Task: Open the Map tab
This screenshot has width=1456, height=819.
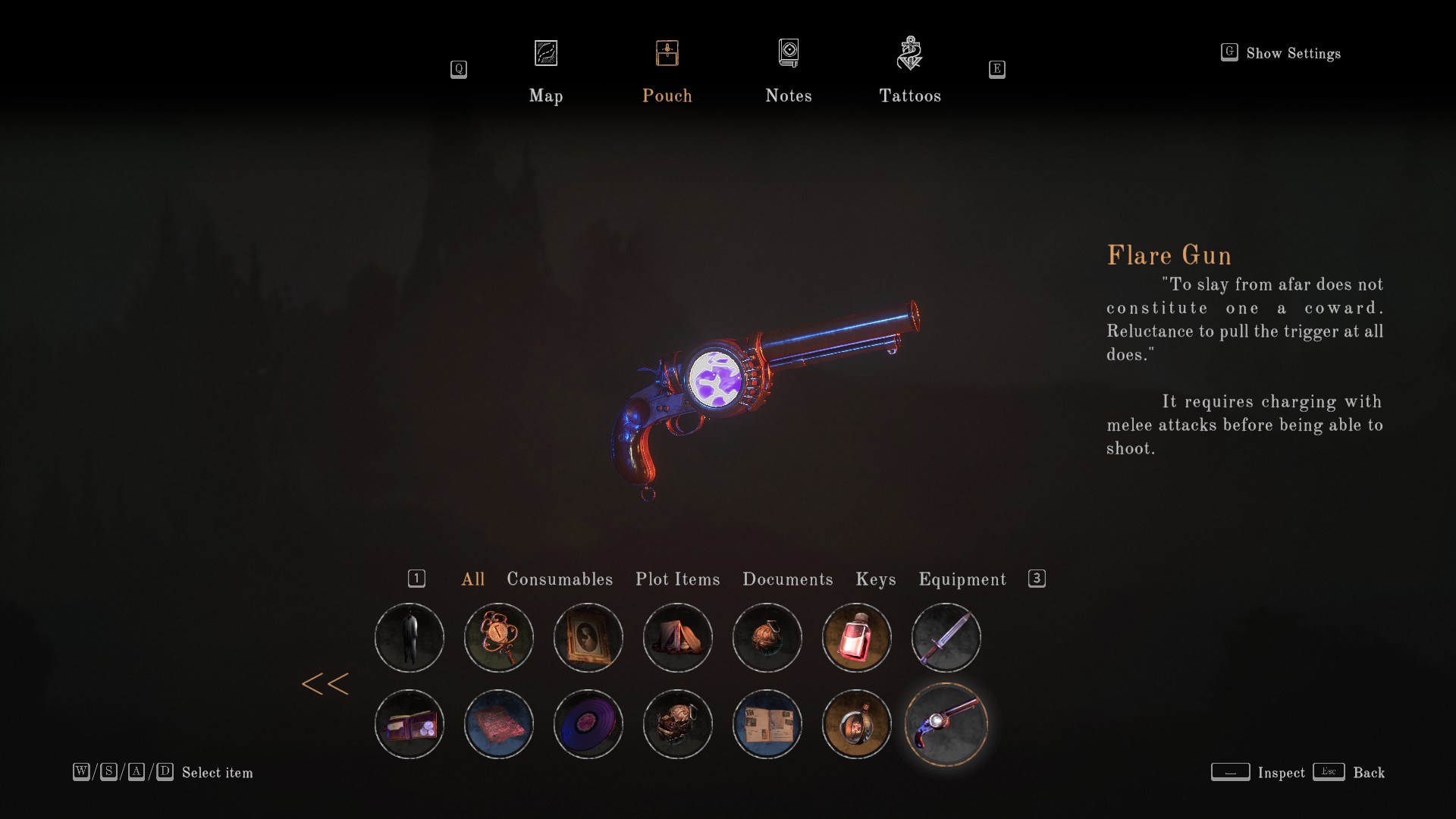Action: pos(546,72)
